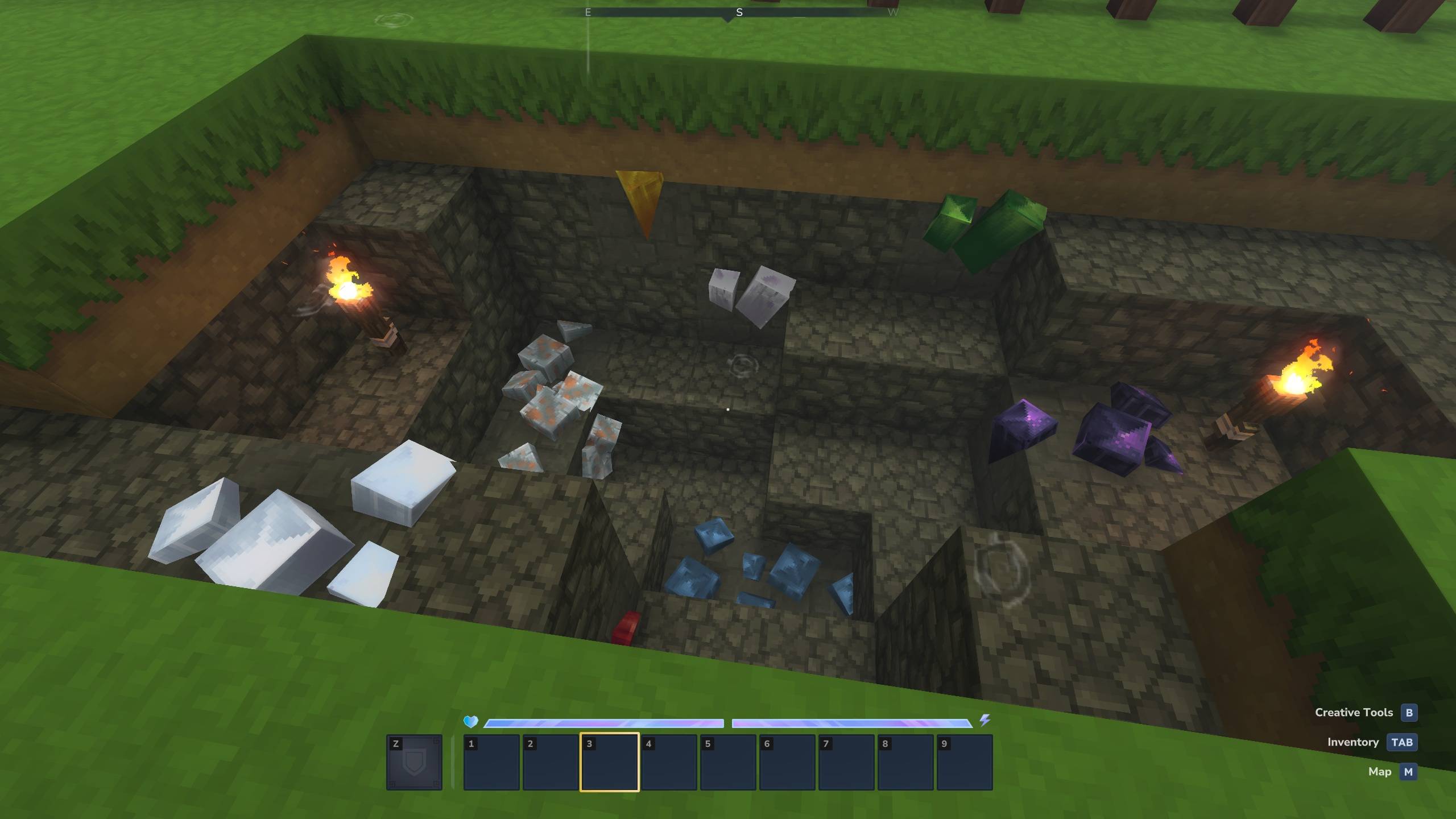Select hotbar slot 7
The height and width of the screenshot is (819, 1456).
click(x=846, y=762)
